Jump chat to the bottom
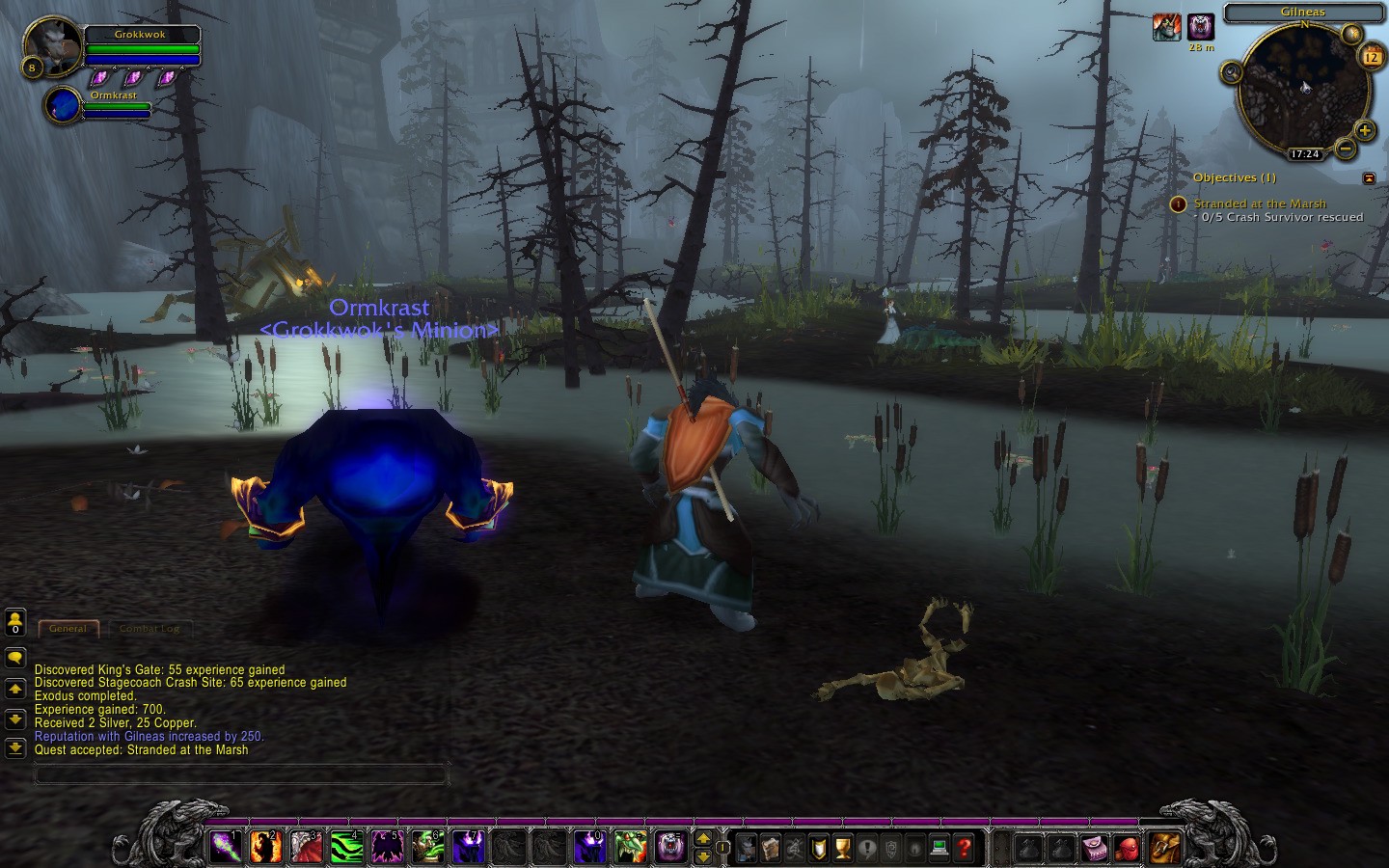Viewport: 1389px width, 868px height. [x=15, y=747]
